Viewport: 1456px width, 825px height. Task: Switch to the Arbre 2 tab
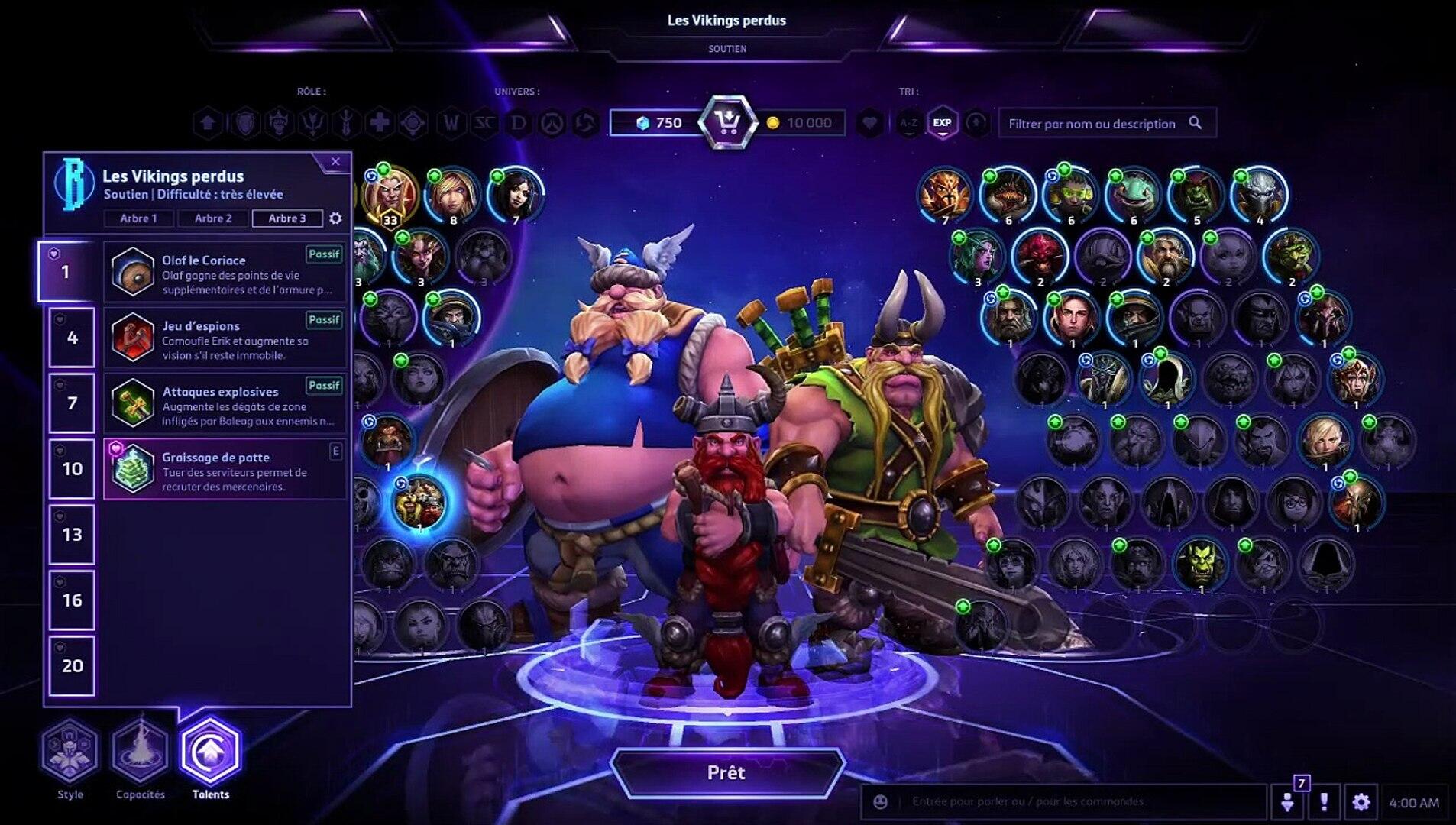(213, 218)
